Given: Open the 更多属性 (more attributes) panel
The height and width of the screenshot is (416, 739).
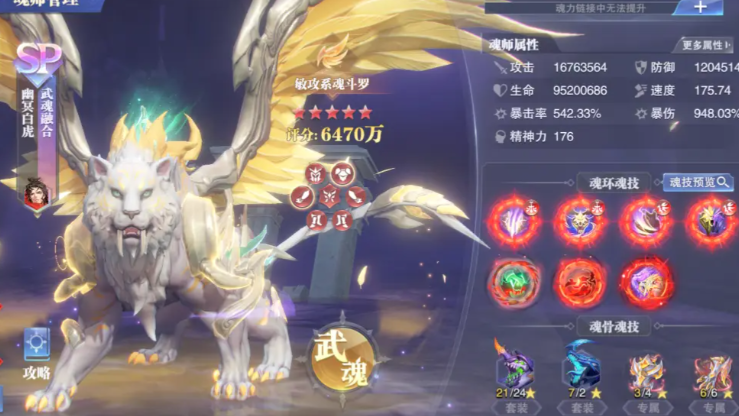Looking at the screenshot, I should (x=705, y=45).
